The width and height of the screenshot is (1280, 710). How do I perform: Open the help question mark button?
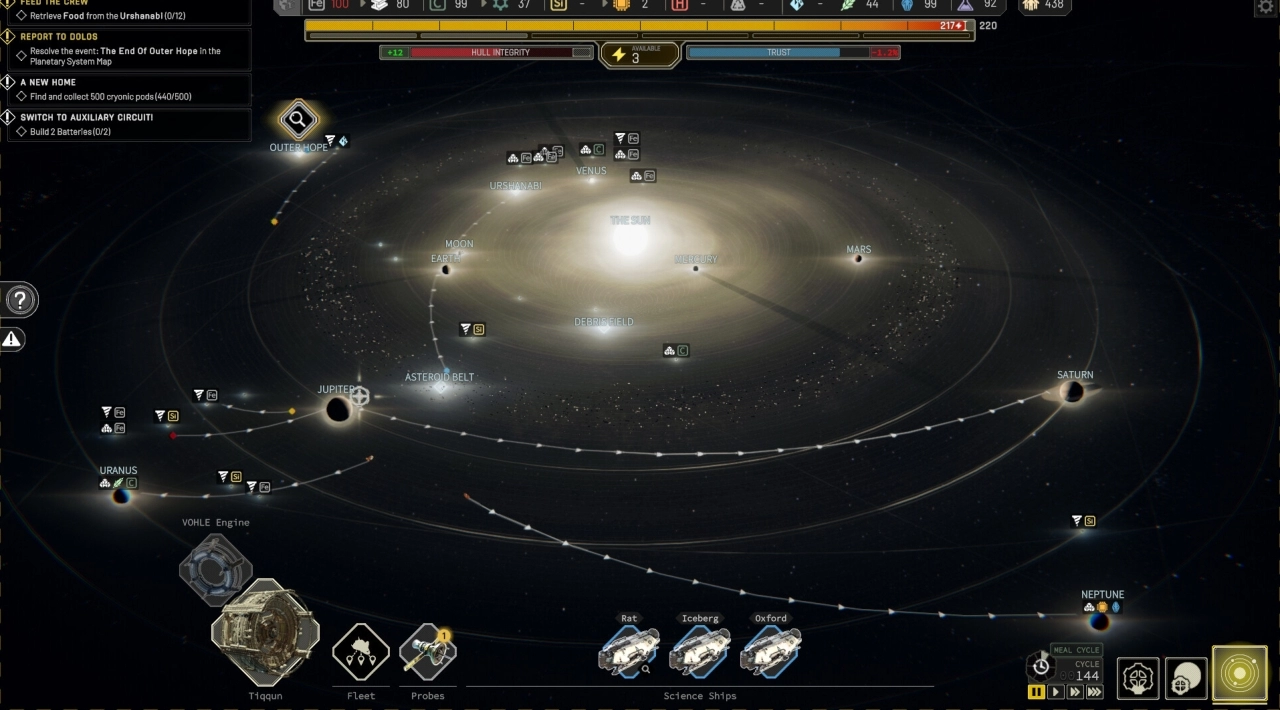tap(20, 299)
